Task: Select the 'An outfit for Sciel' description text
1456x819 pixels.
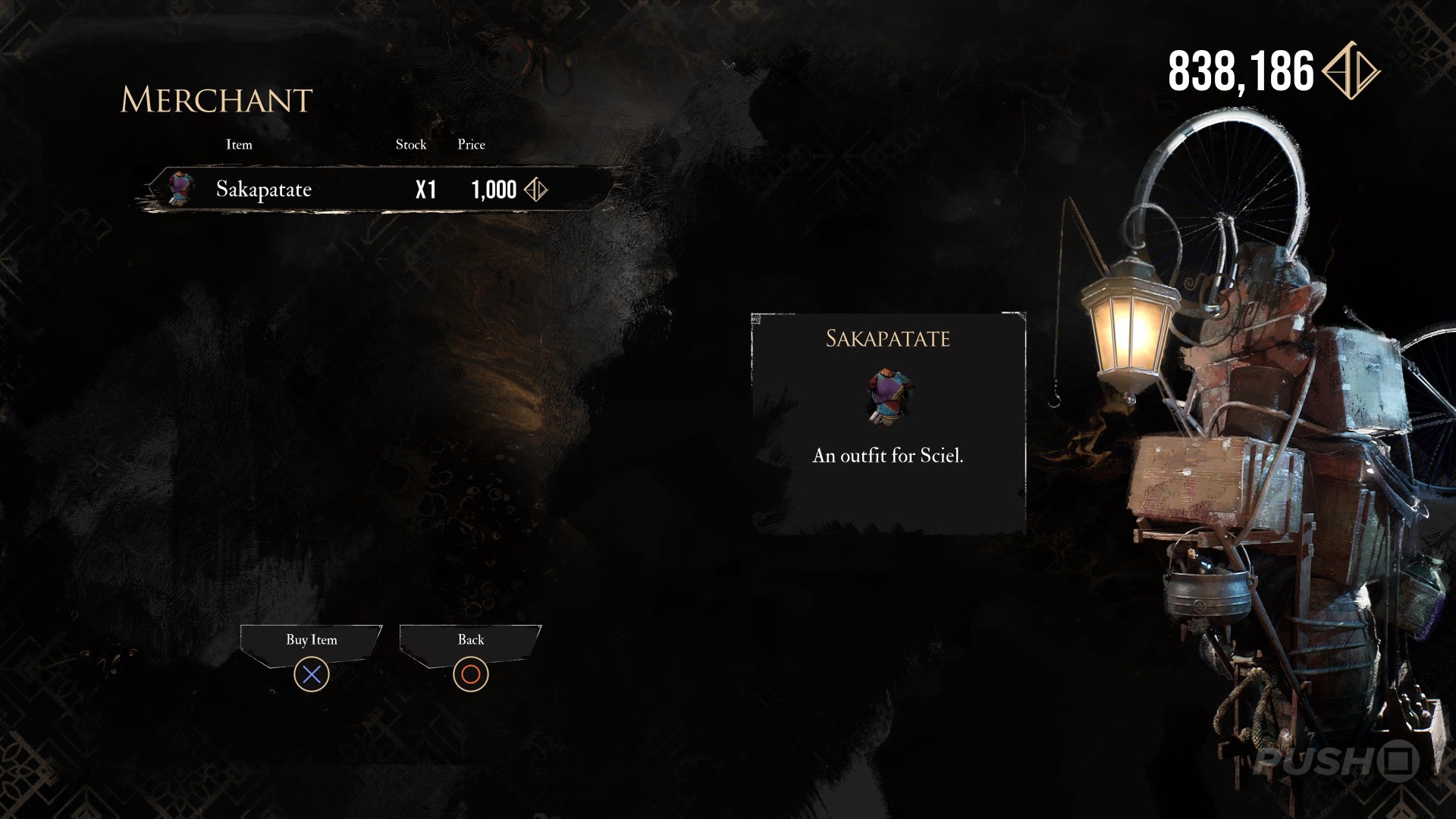Action: coord(888,457)
